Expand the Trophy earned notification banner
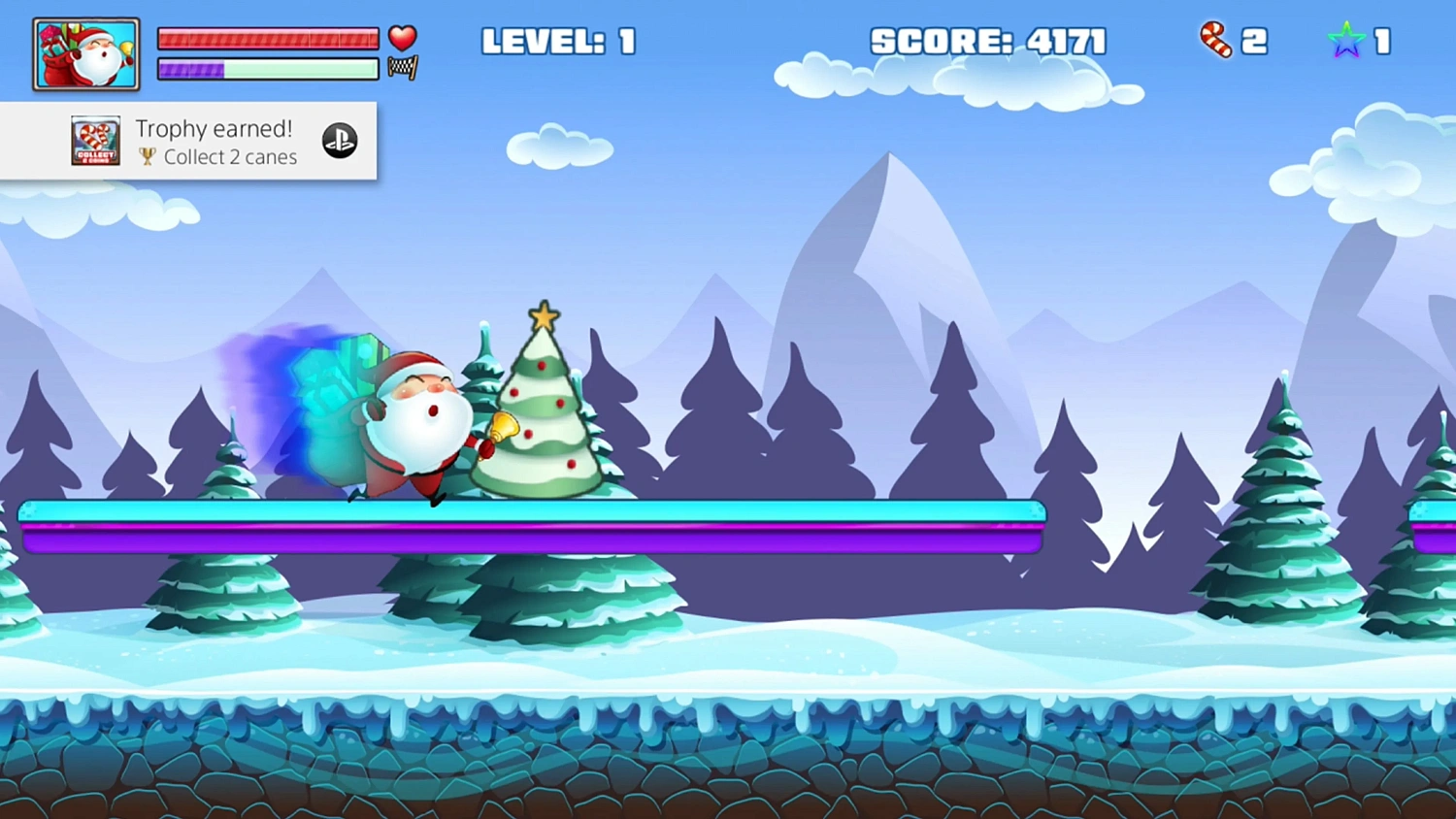 [x=189, y=141]
